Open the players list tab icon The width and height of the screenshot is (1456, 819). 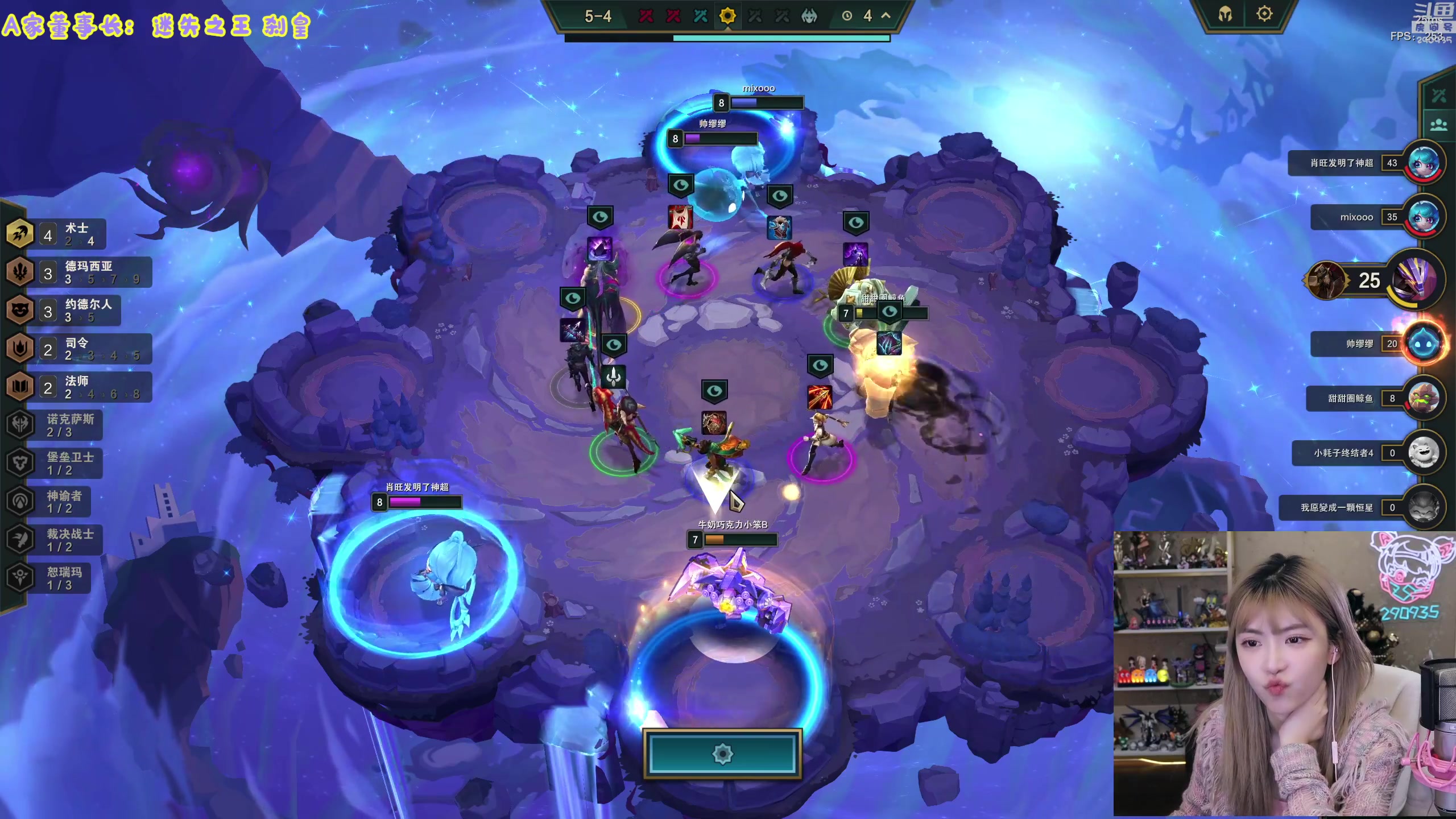1438,125
